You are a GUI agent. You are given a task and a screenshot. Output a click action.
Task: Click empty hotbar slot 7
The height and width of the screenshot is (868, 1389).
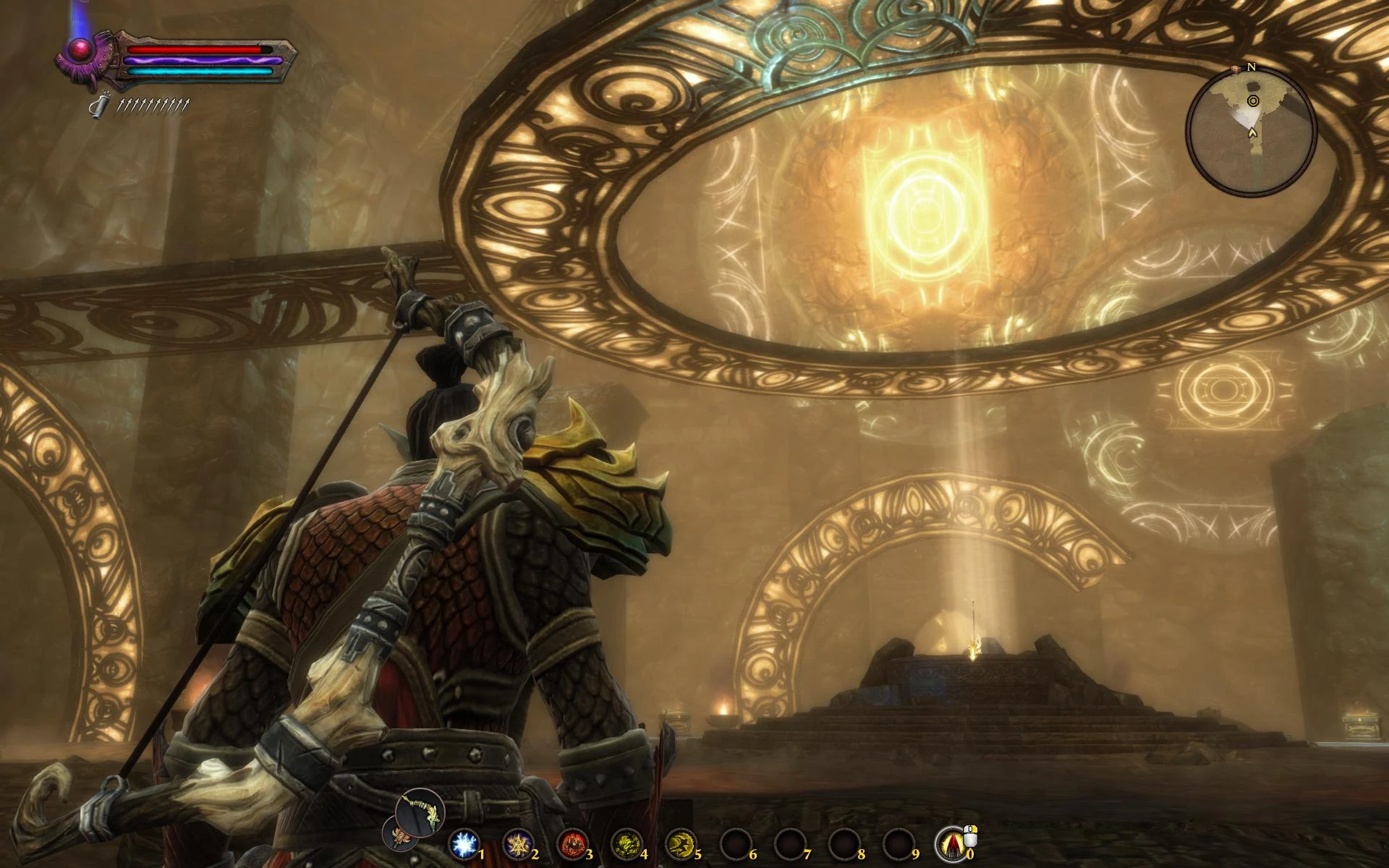[791, 844]
